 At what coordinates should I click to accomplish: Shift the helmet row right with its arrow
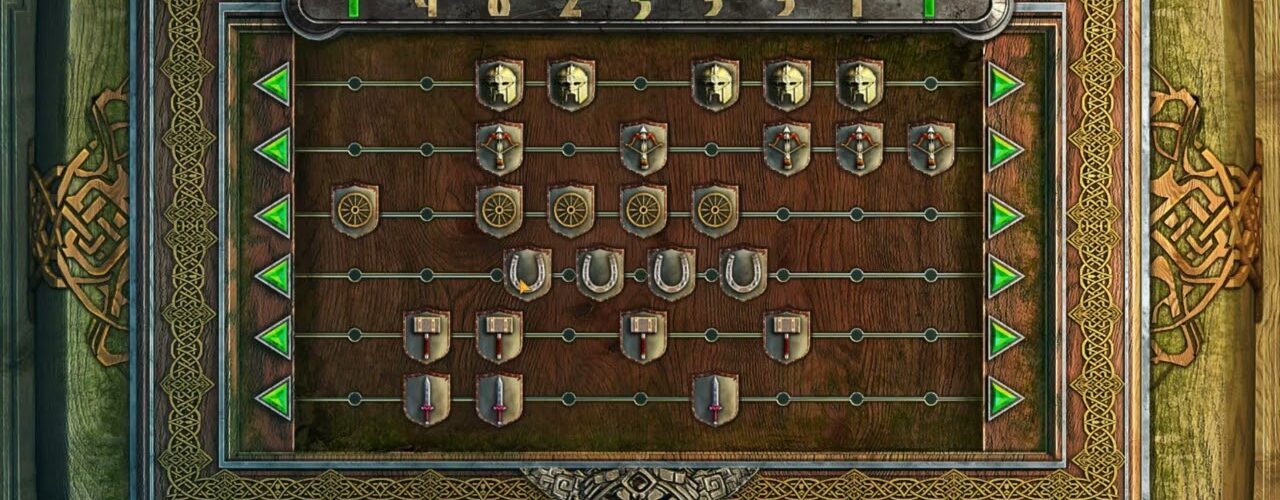(x=1004, y=84)
